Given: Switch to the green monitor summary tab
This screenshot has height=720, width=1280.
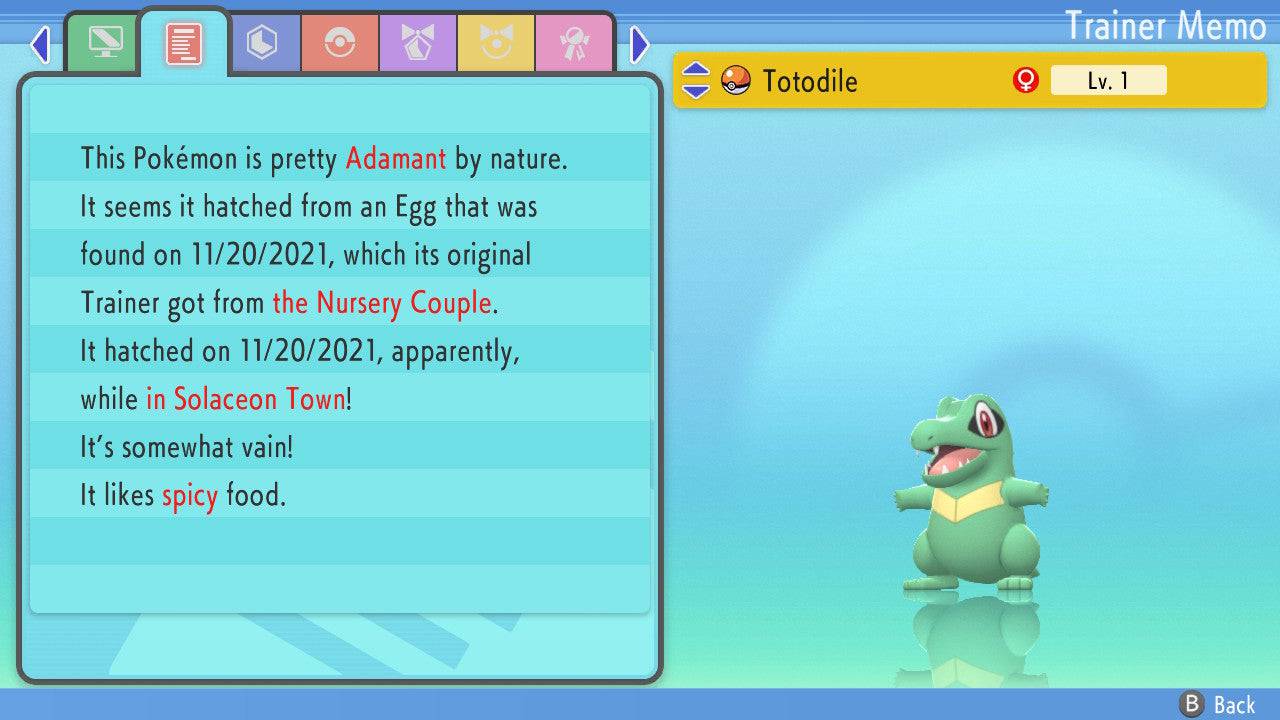Looking at the screenshot, I should pyautogui.click(x=104, y=43).
